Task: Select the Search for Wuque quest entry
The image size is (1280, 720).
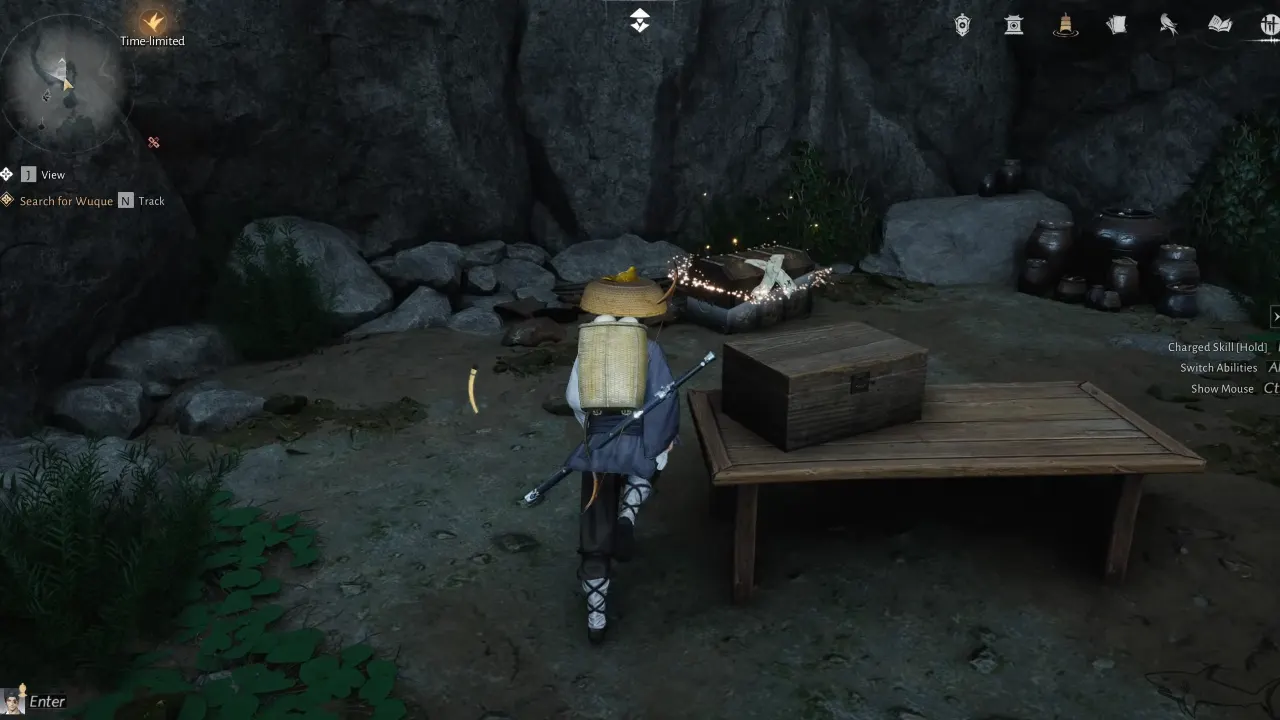Action: tap(66, 200)
